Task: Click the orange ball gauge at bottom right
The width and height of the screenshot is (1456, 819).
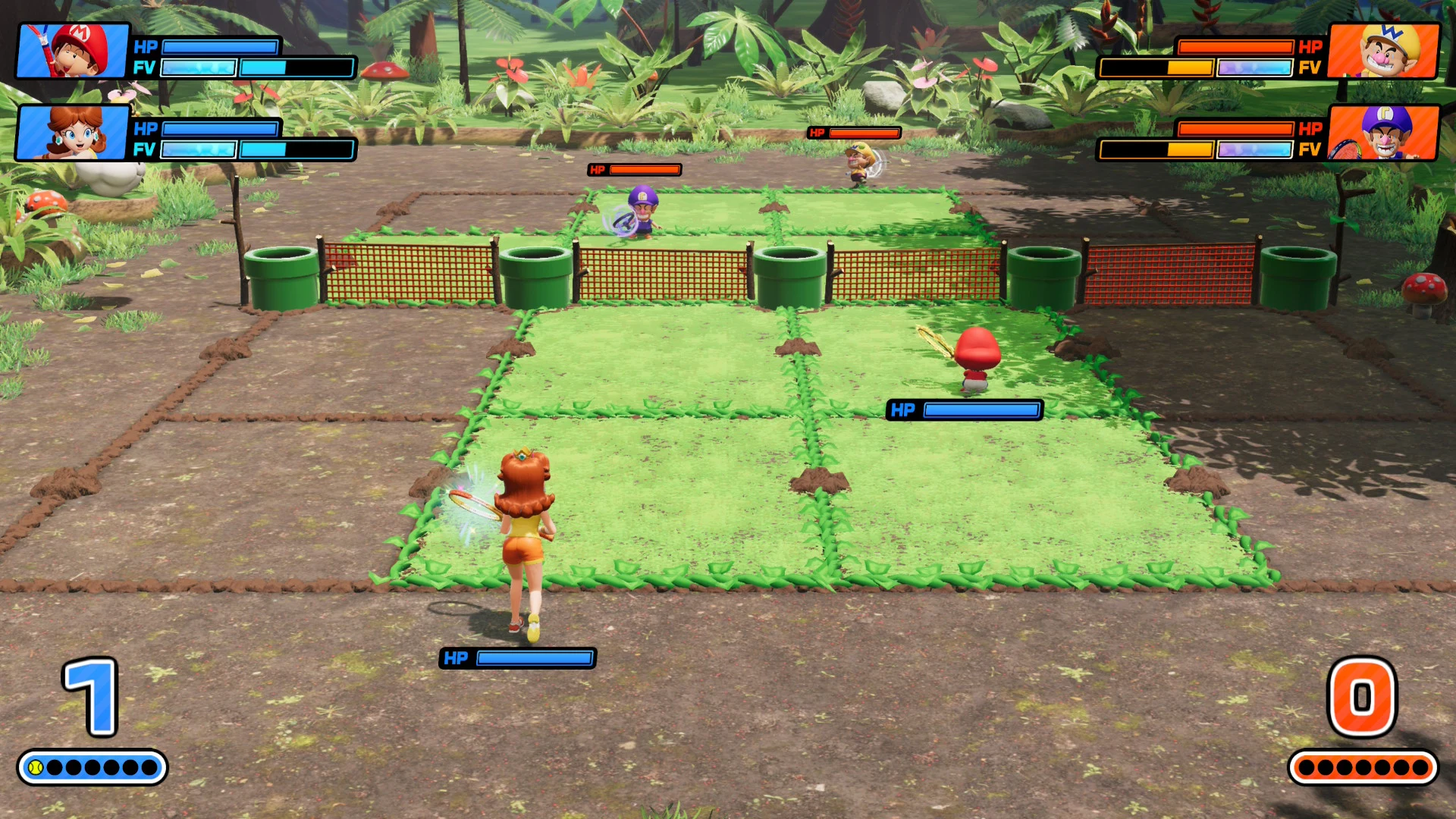Action: tap(1365, 767)
